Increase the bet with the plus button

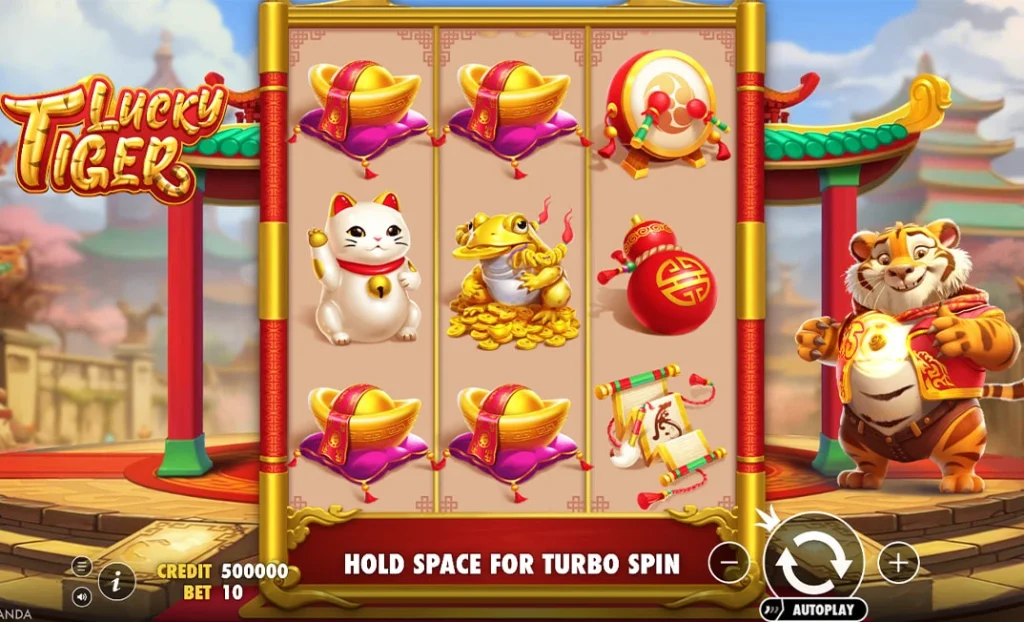click(x=898, y=563)
